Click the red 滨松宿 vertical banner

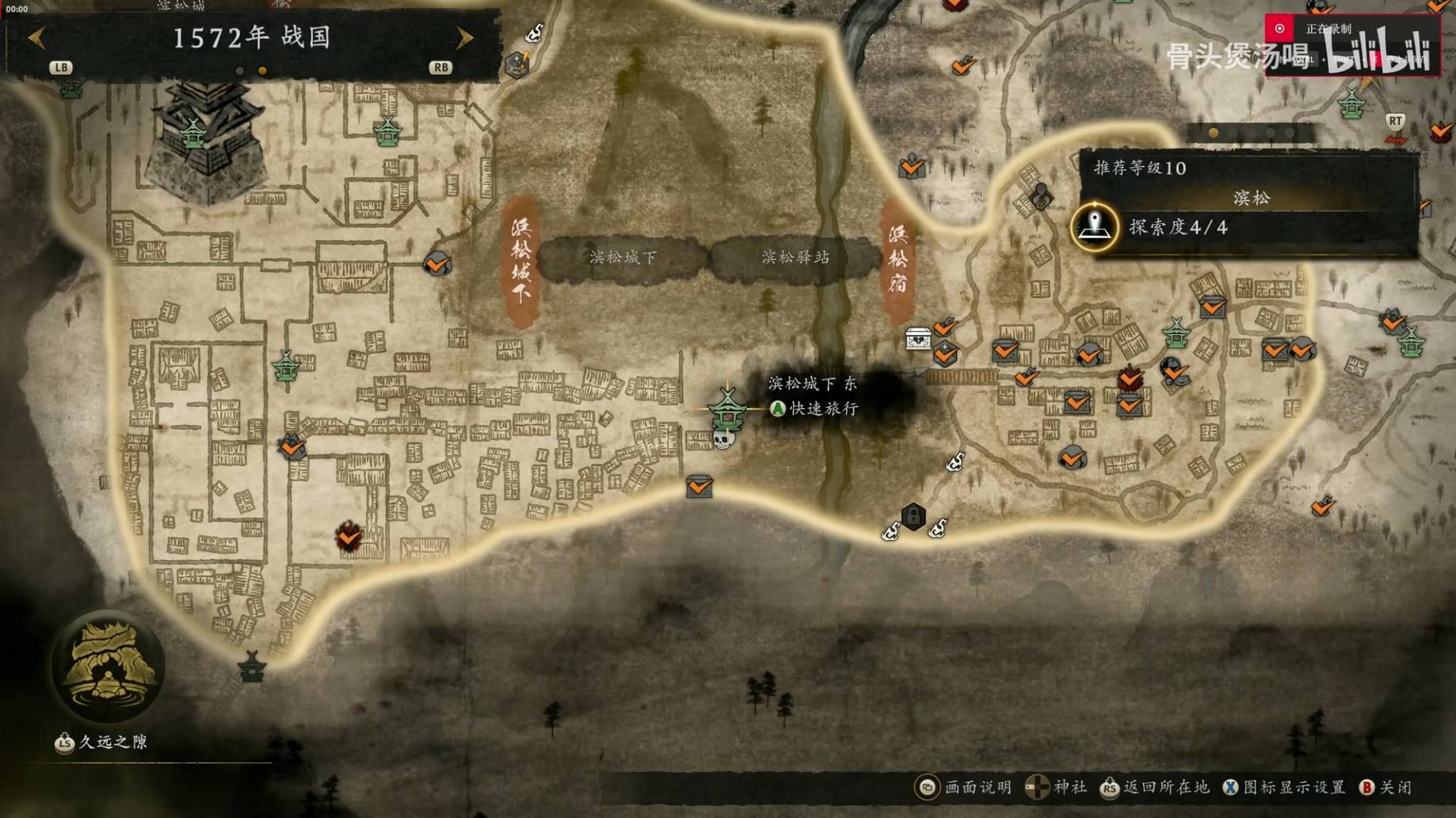(x=898, y=259)
